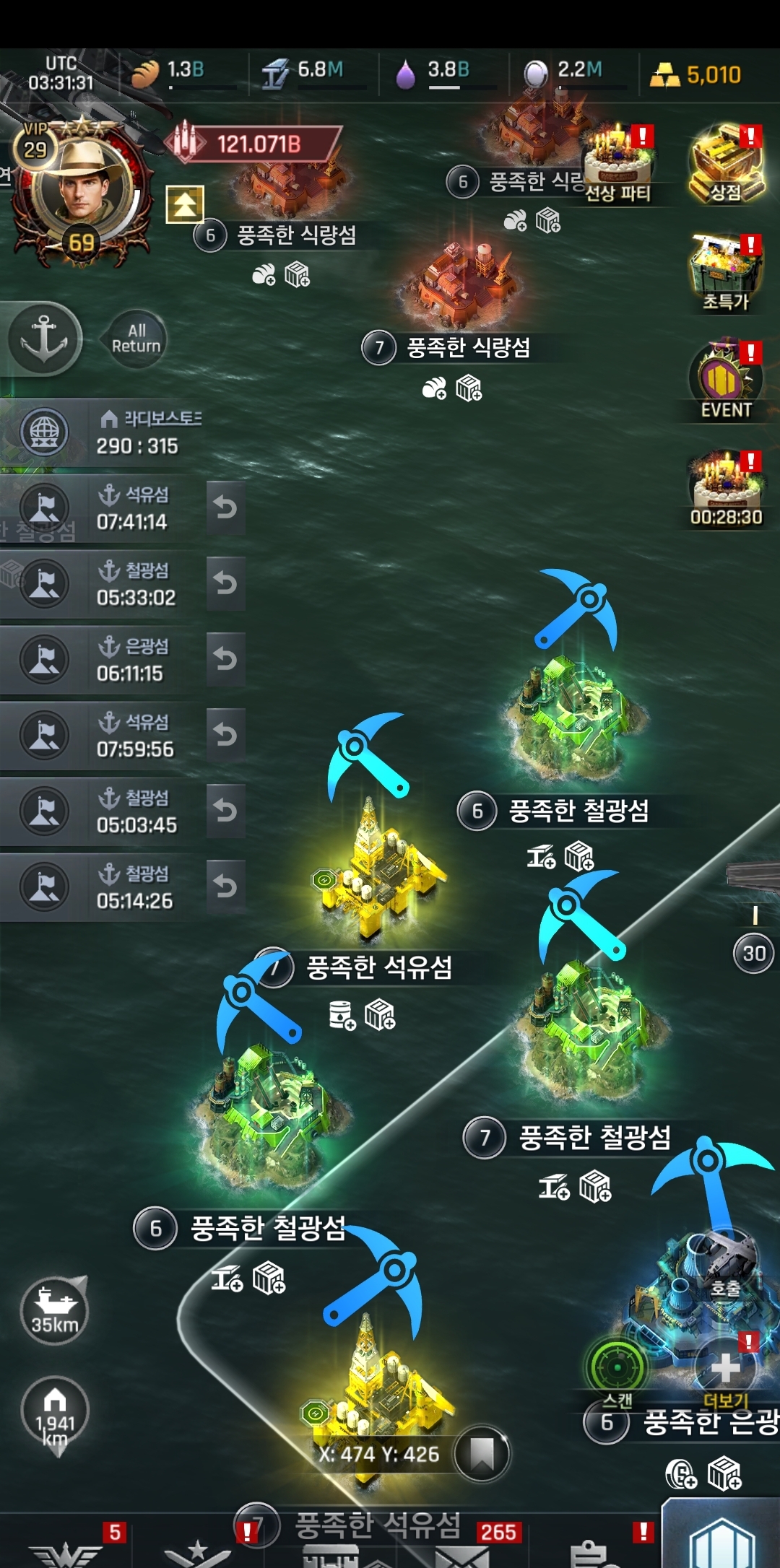Tap the All Return button
This screenshot has width=780, height=1568.
point(136,339)
